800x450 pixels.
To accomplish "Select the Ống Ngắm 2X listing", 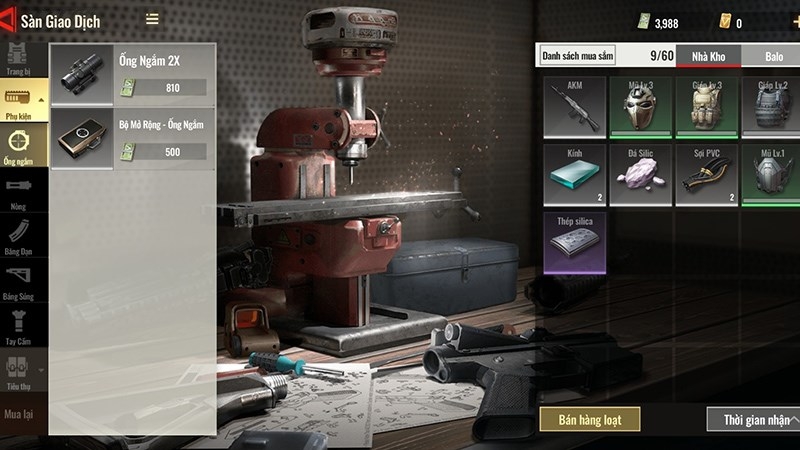I will (132, 74).
